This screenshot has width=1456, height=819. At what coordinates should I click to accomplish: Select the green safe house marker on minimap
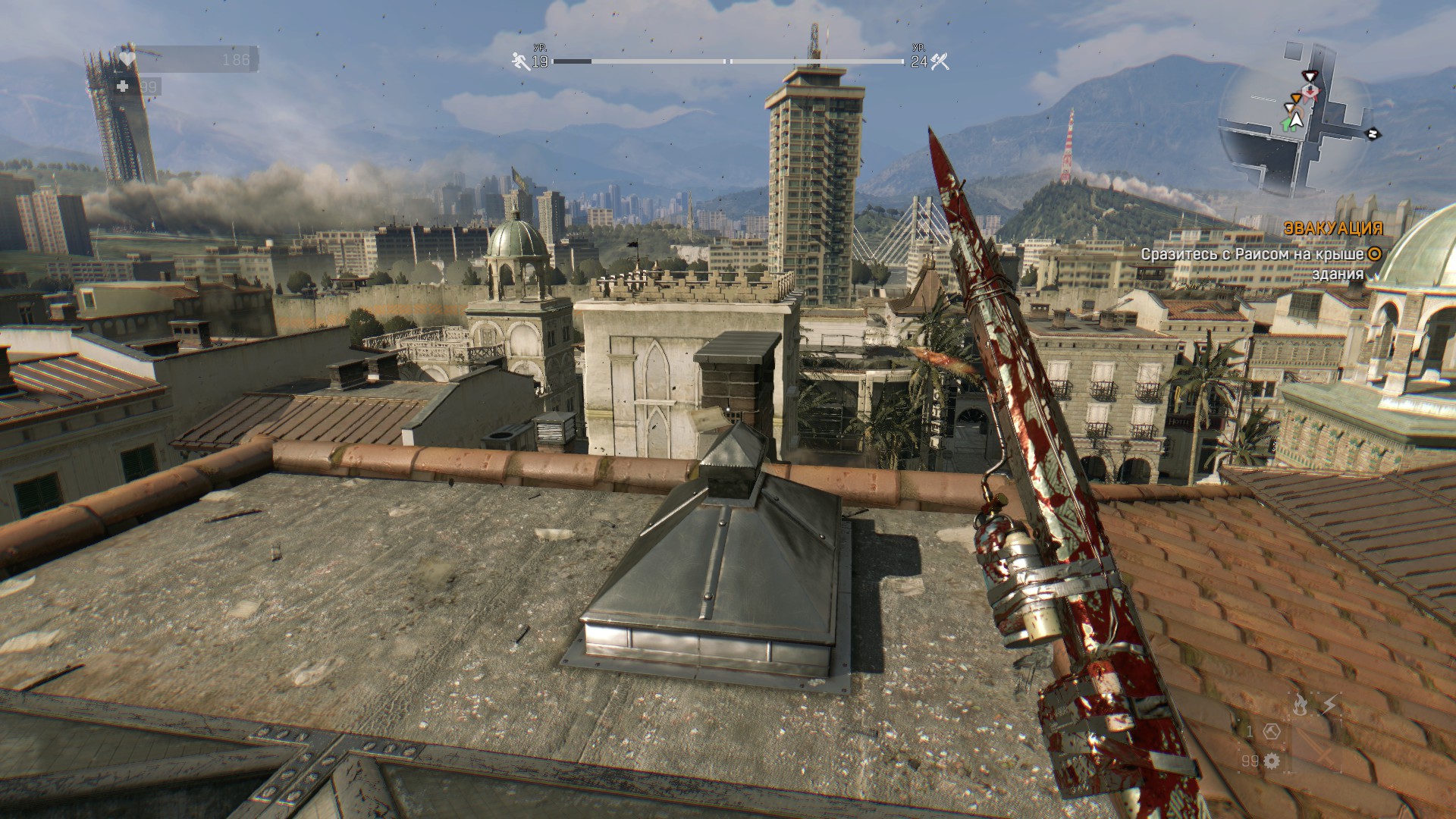click(1288, 124)
